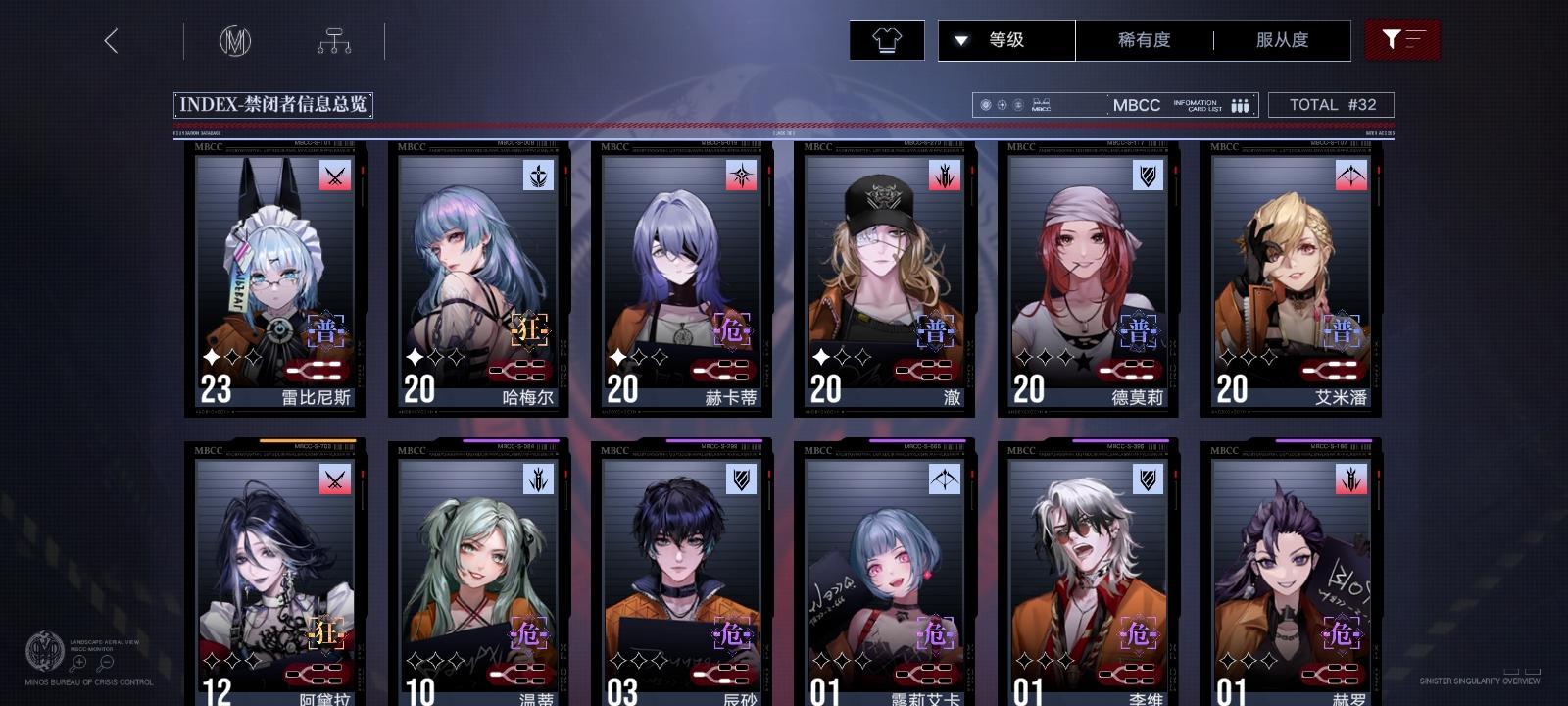Image resolution: width=1568 pixels, height=706 pixels.
Task: Toggle the 危 badge on 辰砂's card
Action: point(733,634)
